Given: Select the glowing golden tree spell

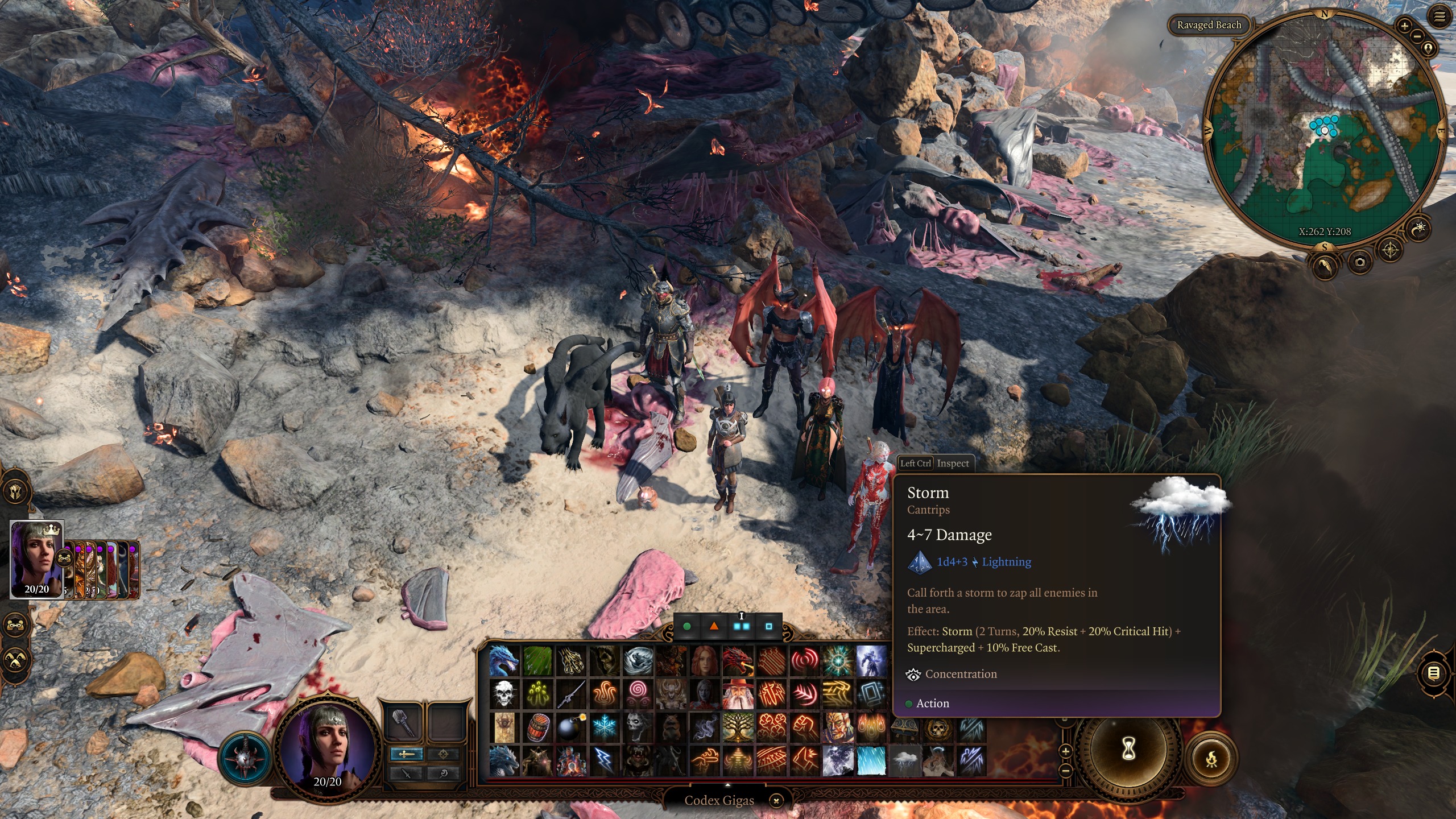Looking at the screenshot, I should (738, 727).
